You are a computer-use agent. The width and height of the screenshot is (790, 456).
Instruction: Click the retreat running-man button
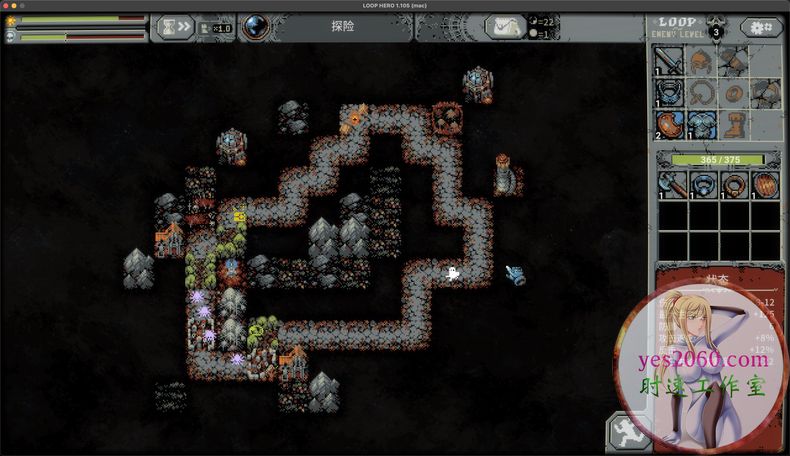pos(627,434)
